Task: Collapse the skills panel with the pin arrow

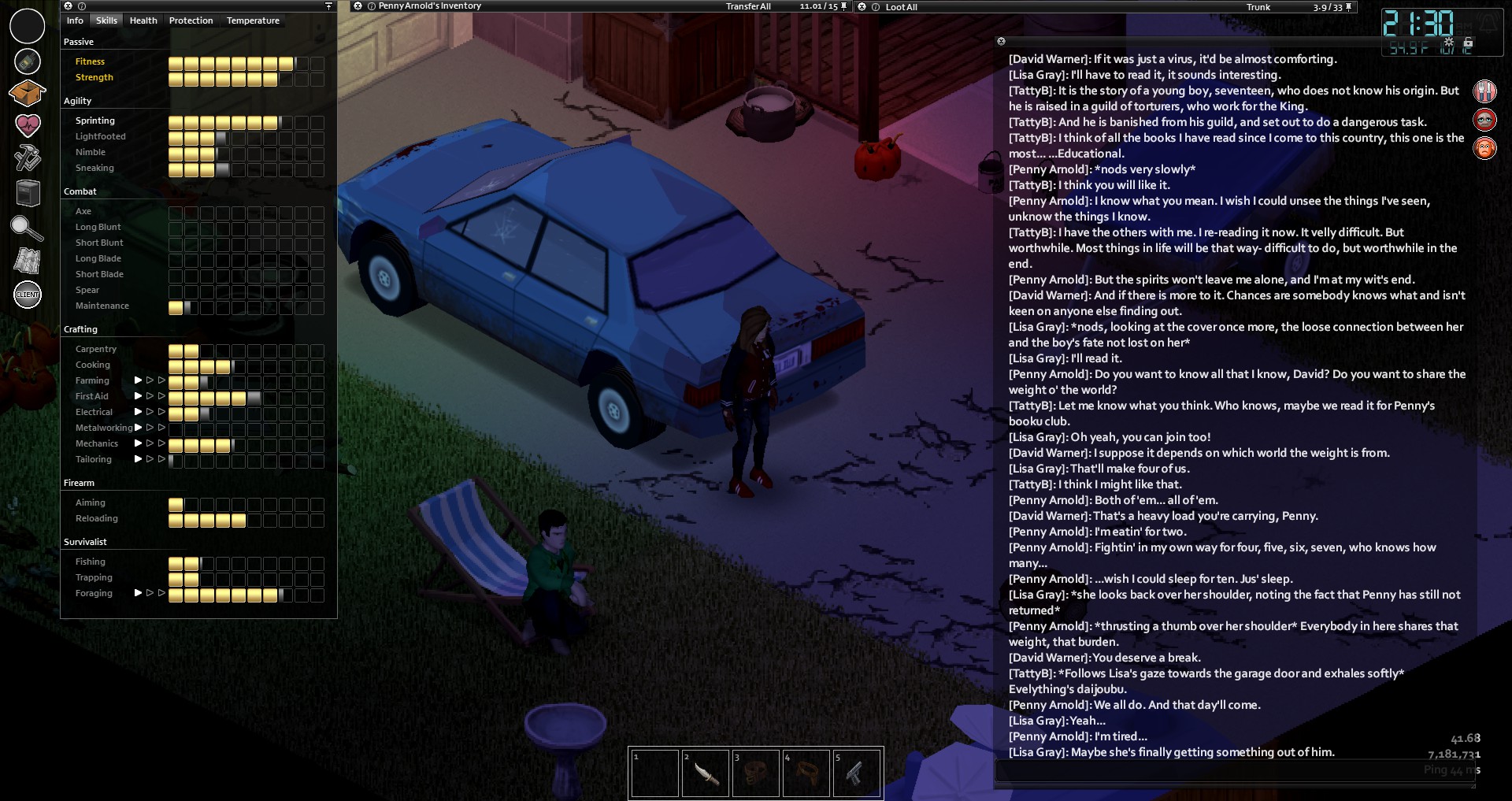Action: (x=328, y=6)
